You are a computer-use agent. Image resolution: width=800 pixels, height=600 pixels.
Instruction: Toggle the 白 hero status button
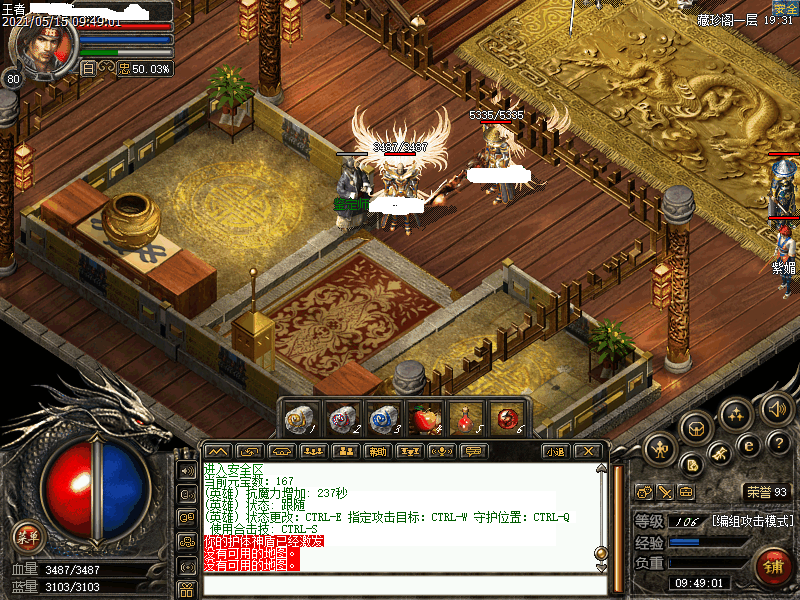pos(88,68)
